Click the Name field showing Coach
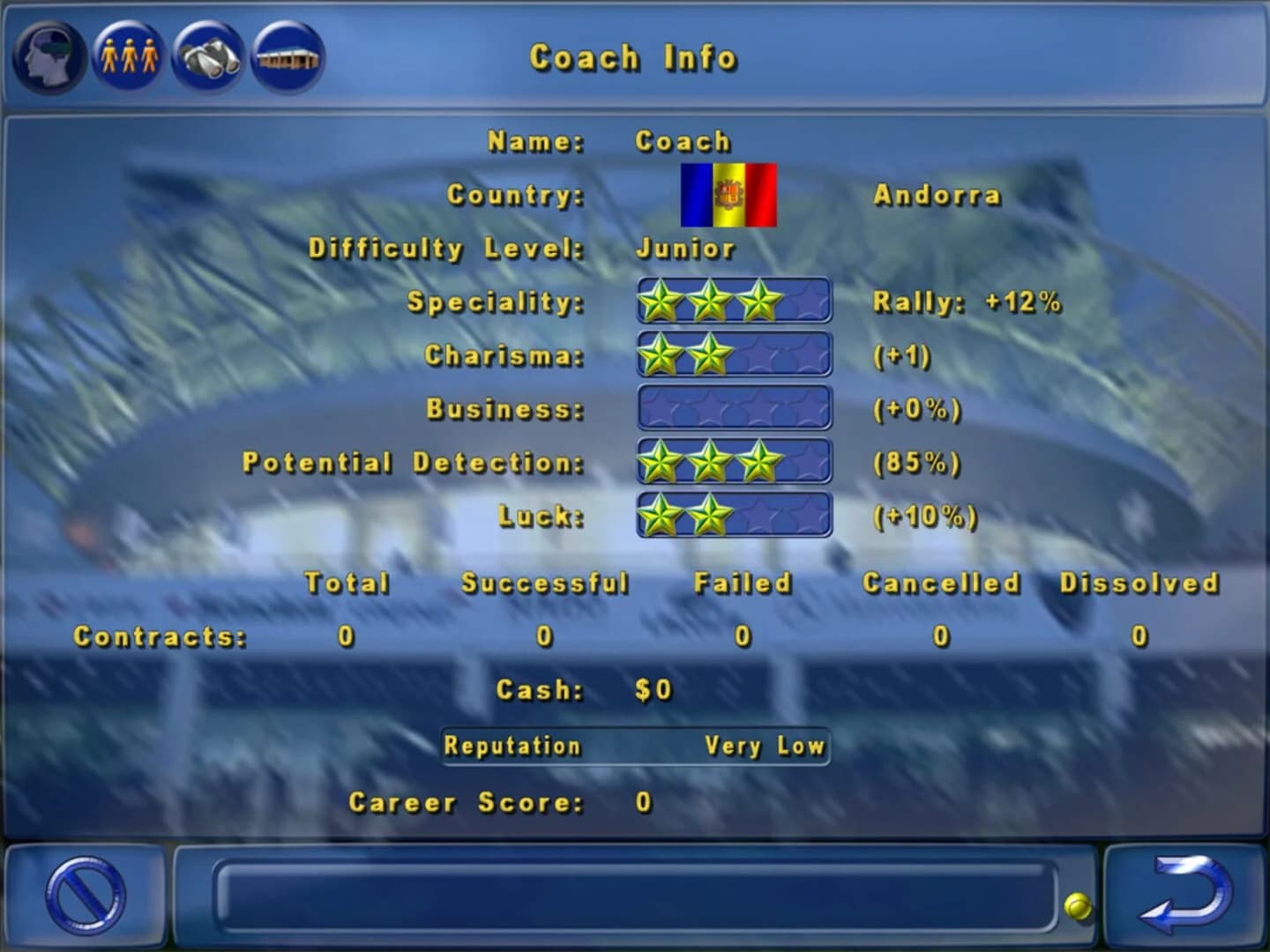The width and height of the screenshot is (1270, 952). click(x=684, y=139)
